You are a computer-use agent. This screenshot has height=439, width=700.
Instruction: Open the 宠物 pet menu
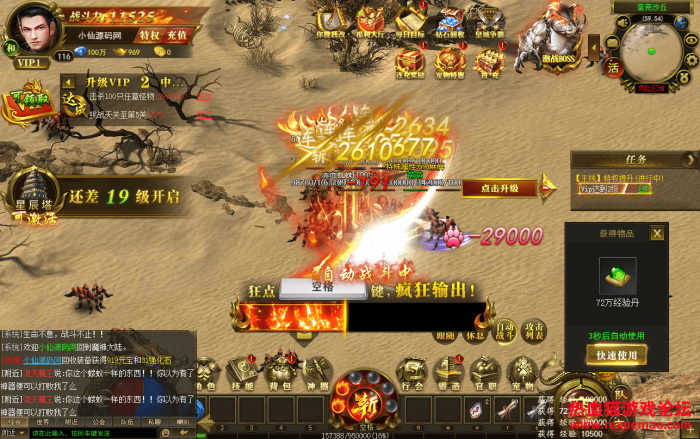coord(521,374)
